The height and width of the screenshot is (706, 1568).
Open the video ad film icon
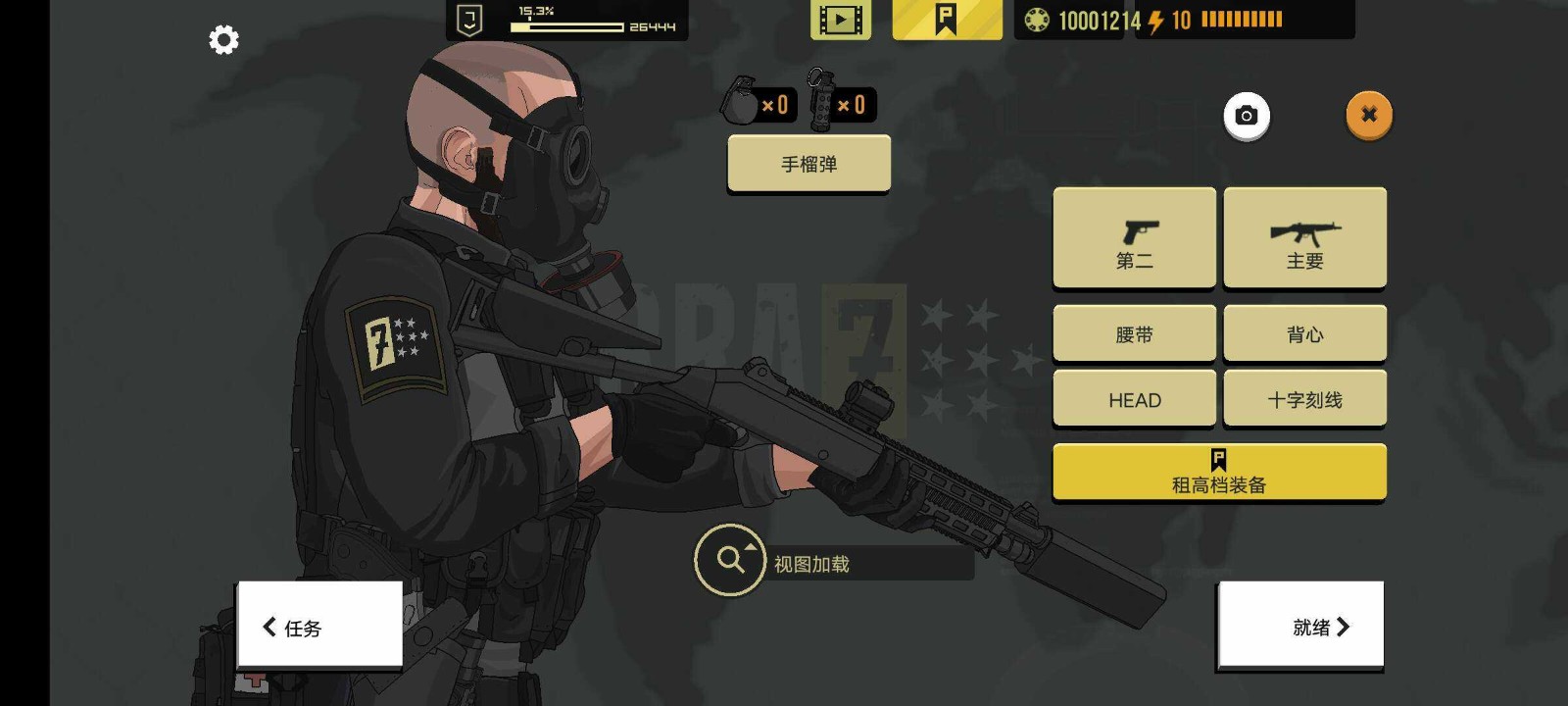click(x=840, y=20)
